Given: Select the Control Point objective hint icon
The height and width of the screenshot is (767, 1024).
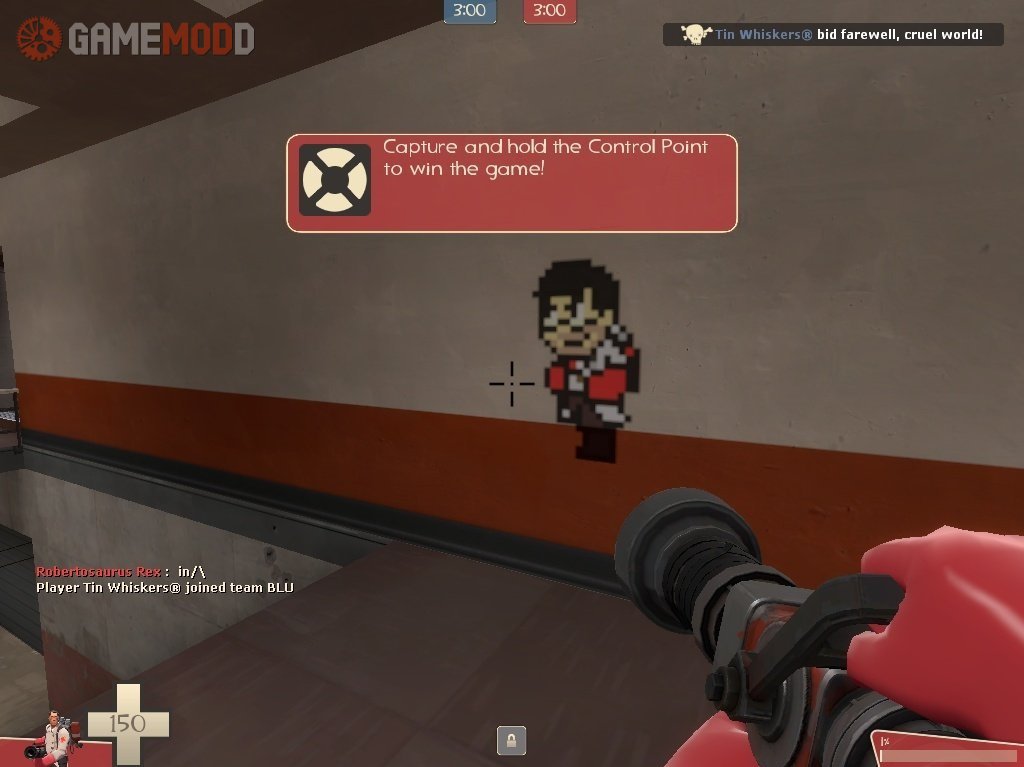Looking at the screenshot, I should [x=335, y=181].
